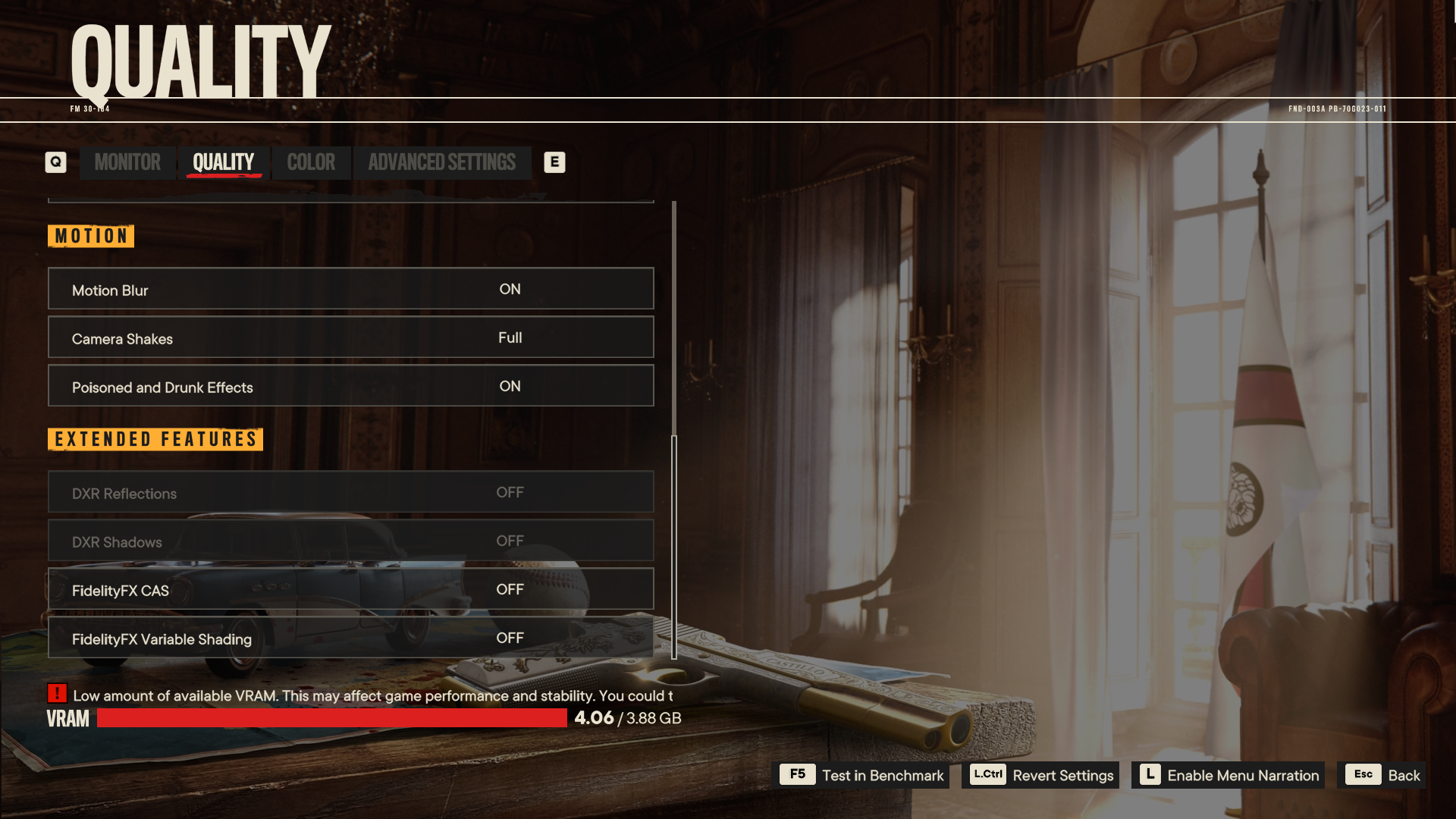Enable Menu Narration

1228,775
